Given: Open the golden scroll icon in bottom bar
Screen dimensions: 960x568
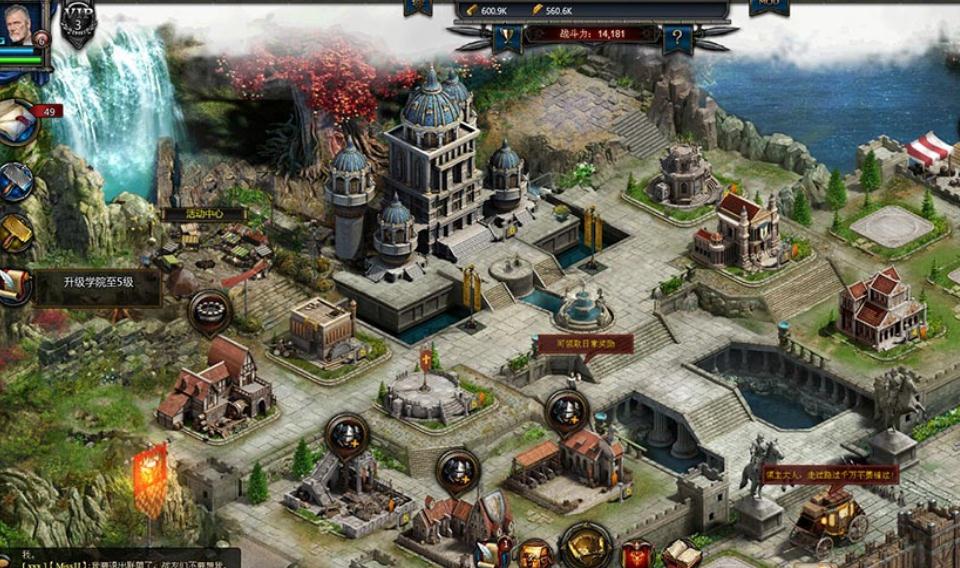Looking at the screenshot, I should [x=536, y=554].
